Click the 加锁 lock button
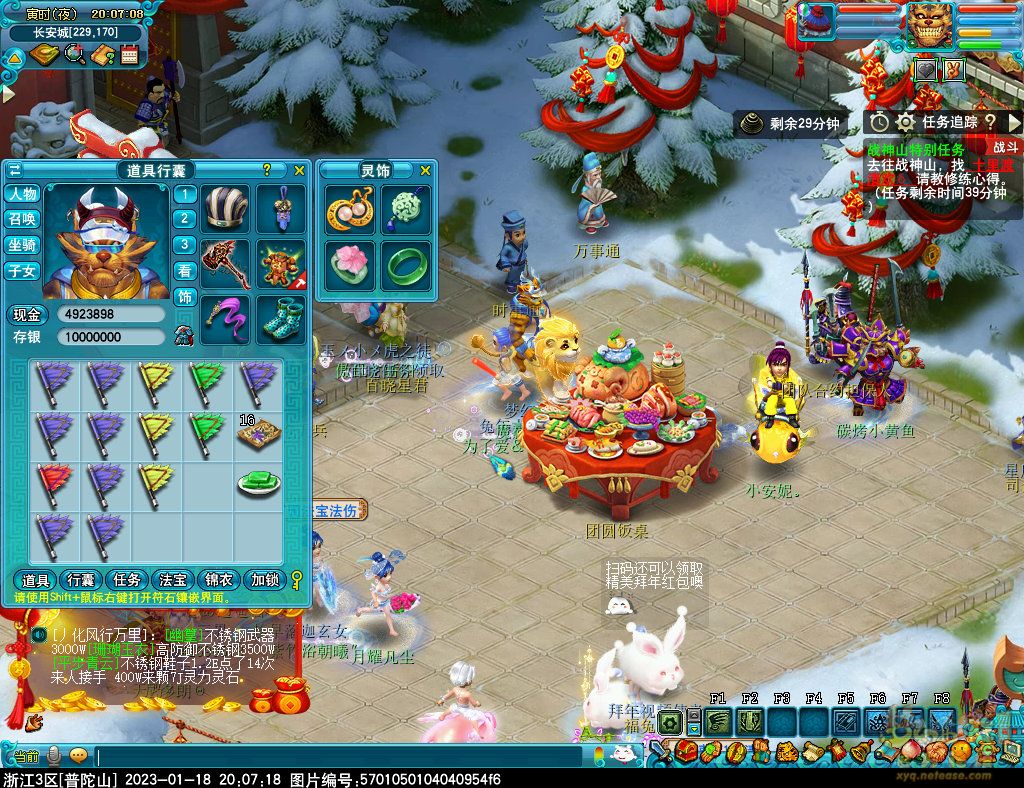This screenshot has height=788, width=1024. (265, 580)
